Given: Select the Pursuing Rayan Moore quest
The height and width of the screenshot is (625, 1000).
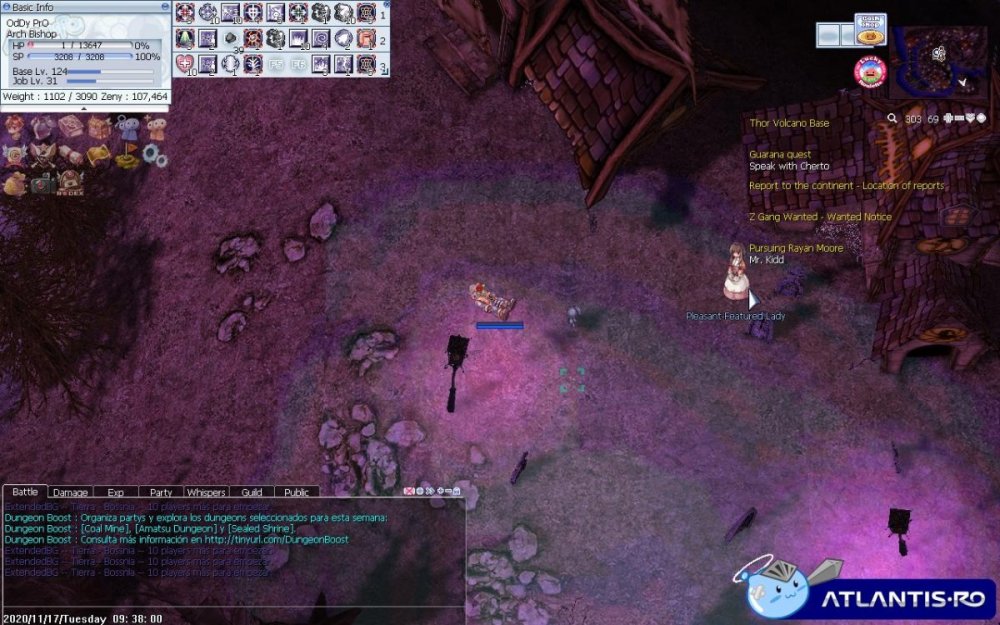Looking at the screenshot, I should tap(796, 248).
